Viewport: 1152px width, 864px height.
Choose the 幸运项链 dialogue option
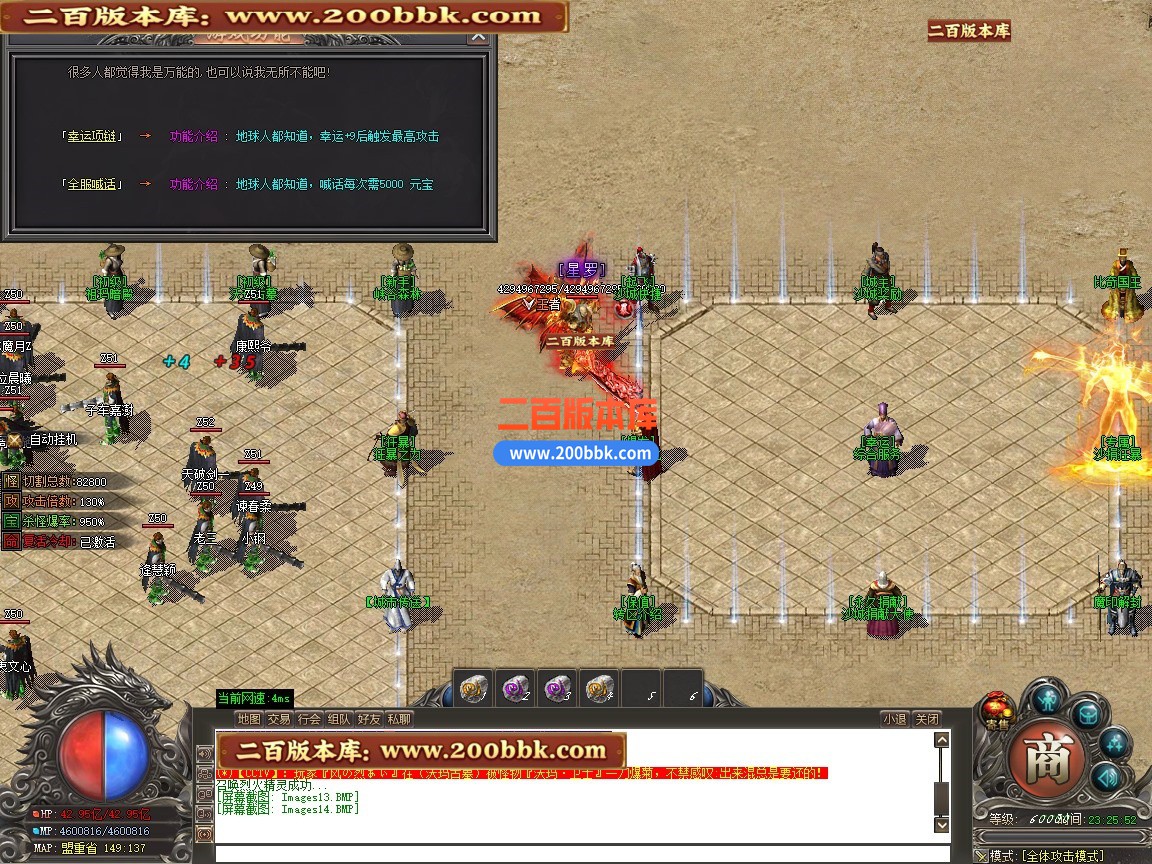click(91, 136)
